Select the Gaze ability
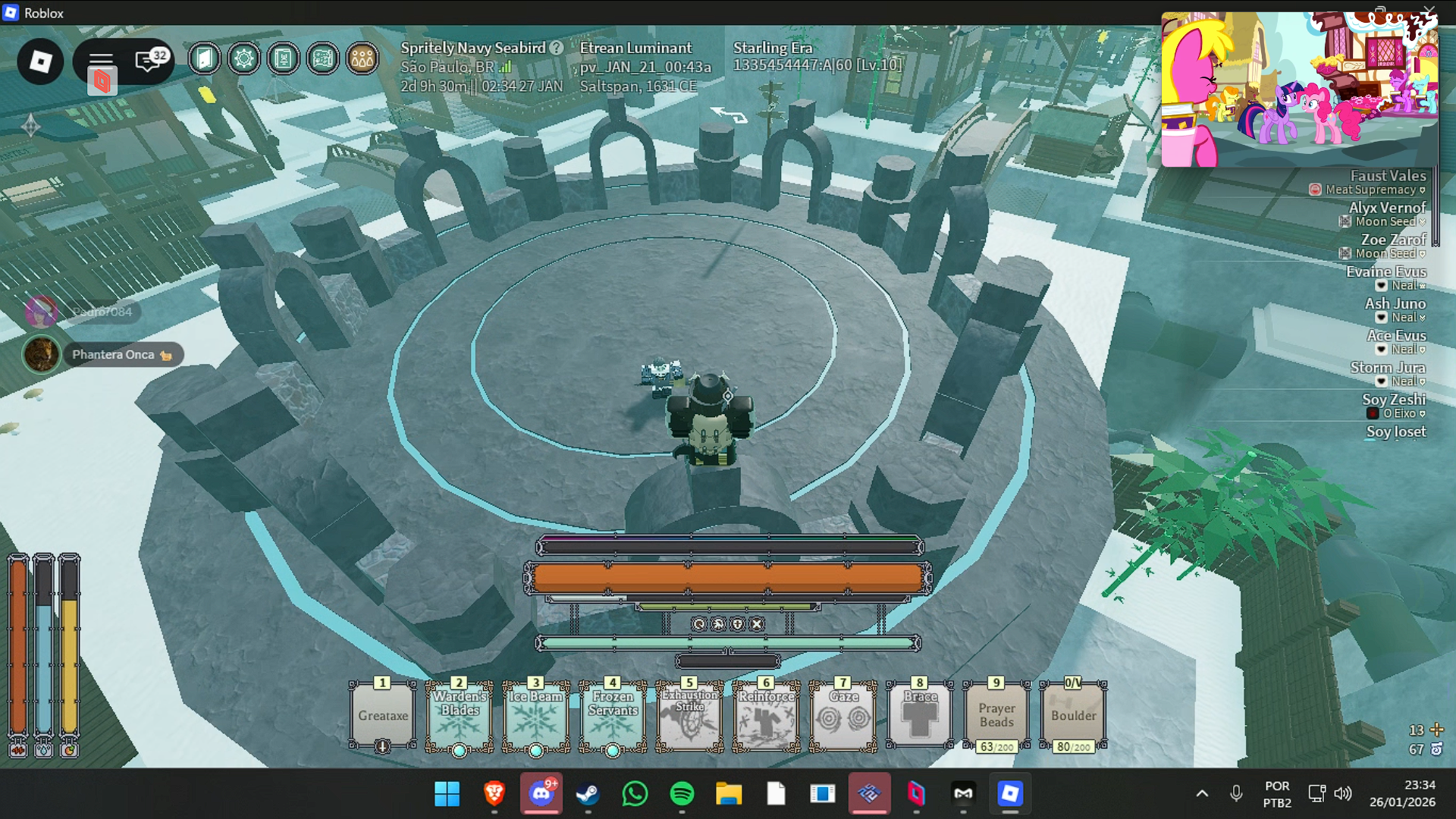This screenshot has height=819, width=1456. (x=843, y=715)
